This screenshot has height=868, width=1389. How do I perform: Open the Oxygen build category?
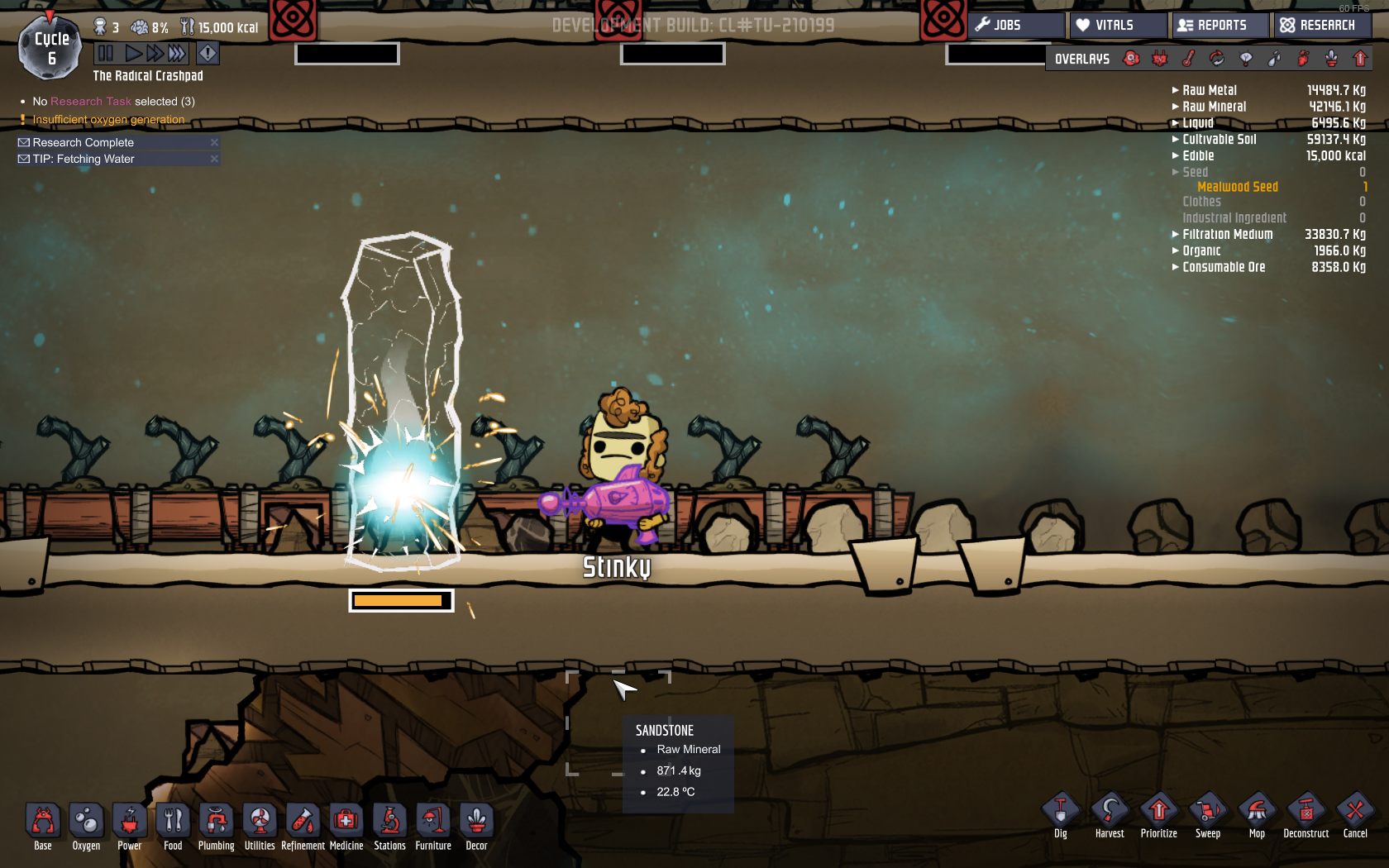pos(86,826)
